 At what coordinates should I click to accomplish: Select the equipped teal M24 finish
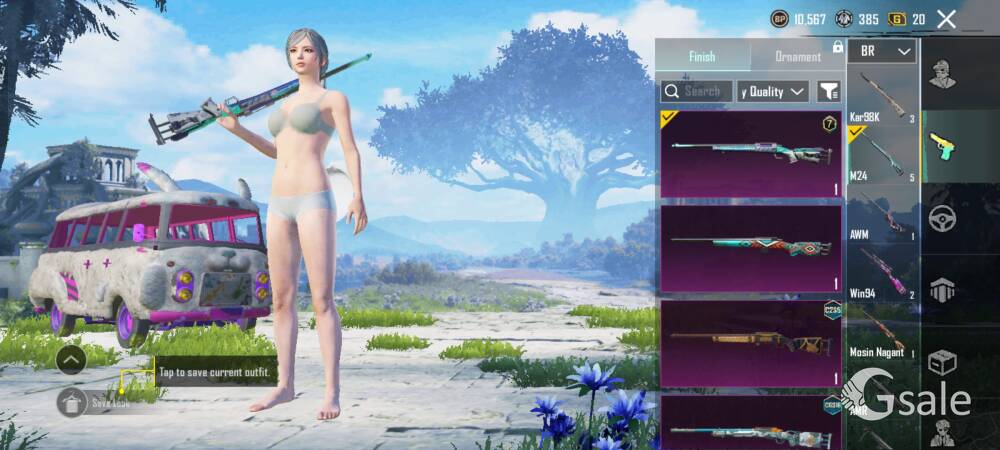click(x=751, y=154)
